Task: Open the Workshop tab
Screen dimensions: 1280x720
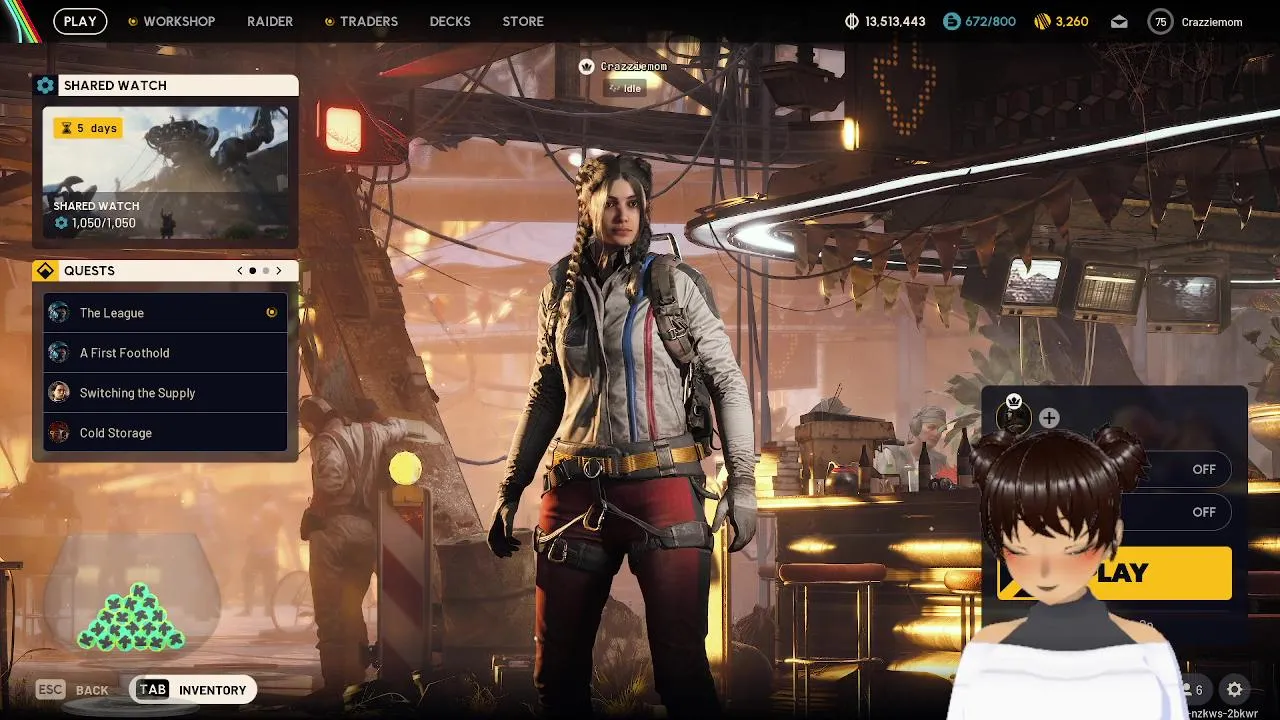Action: click(178, 21)
